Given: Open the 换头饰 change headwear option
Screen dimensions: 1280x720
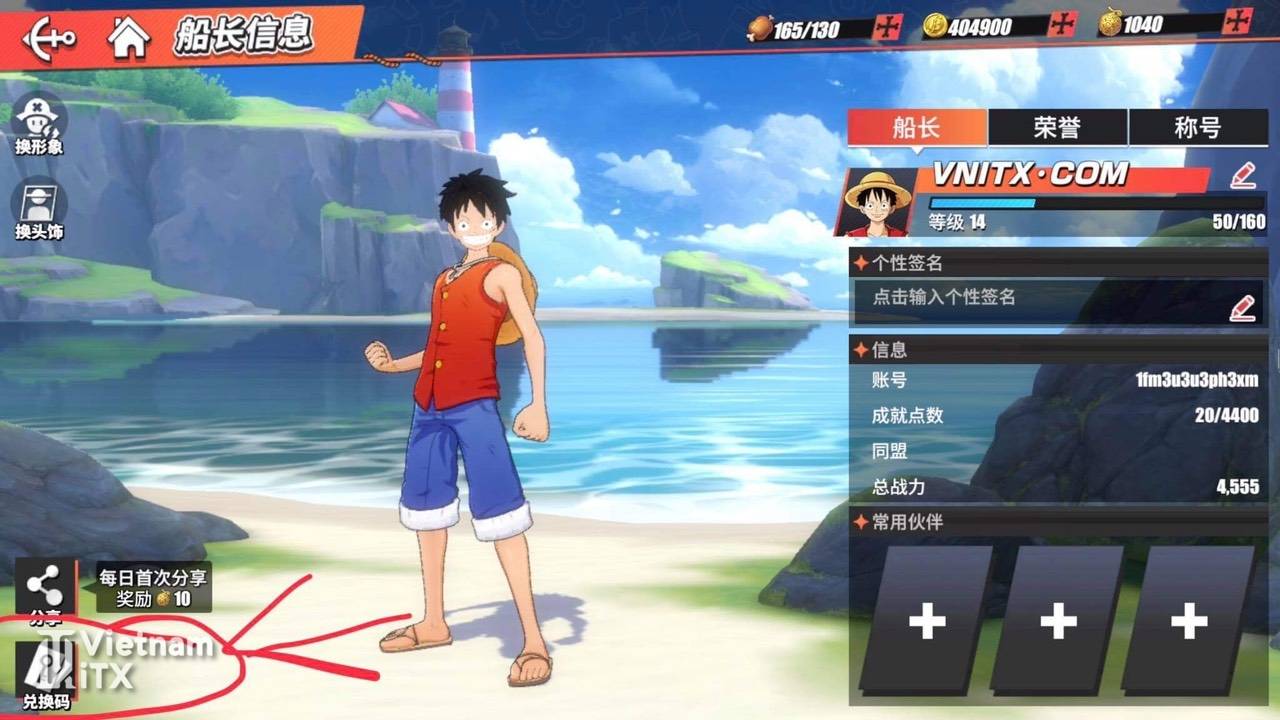Looking at the screenshot, I should pyautogui.click(x=39, y=209).
